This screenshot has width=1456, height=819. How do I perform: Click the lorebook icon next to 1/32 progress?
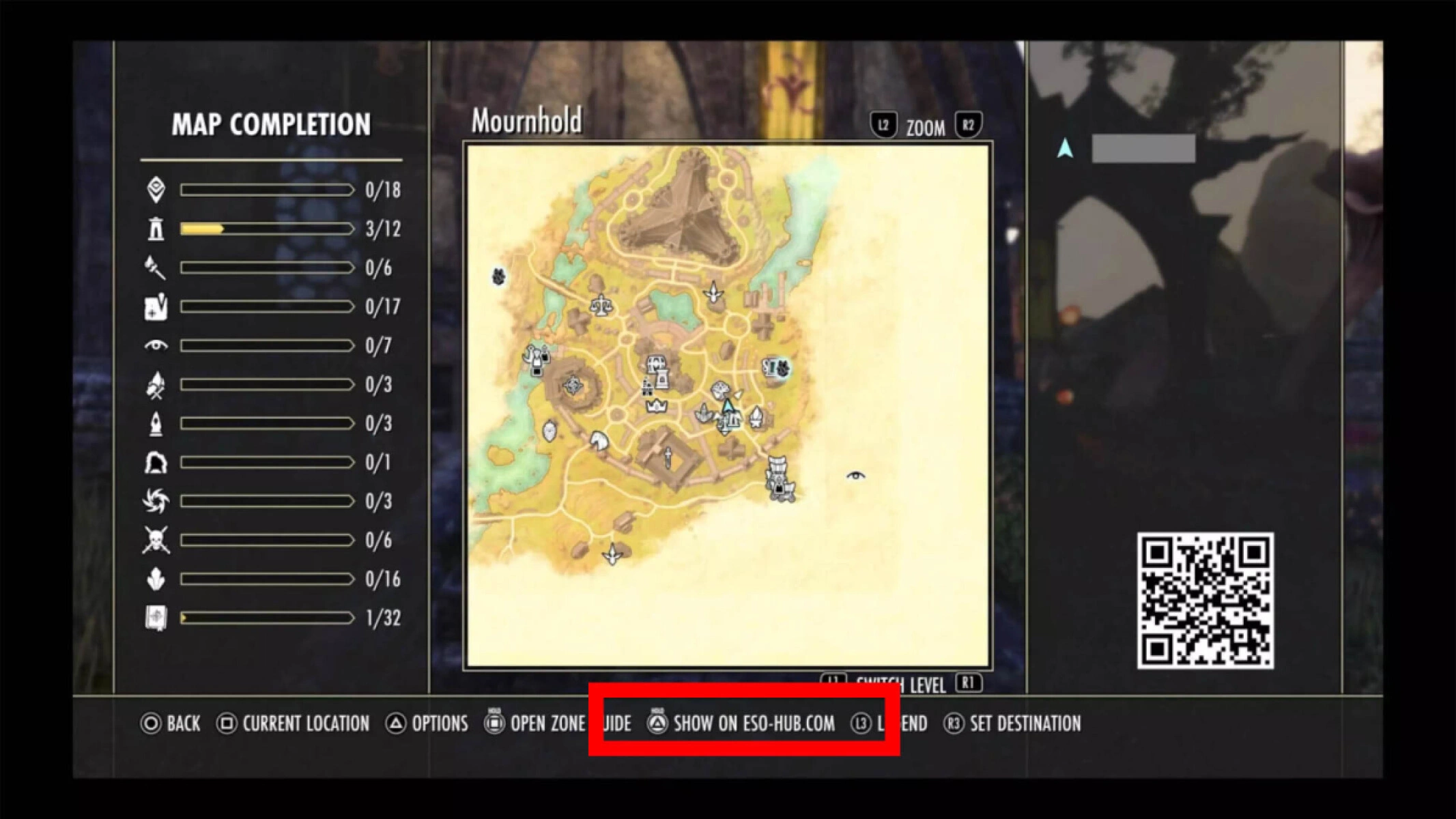pyautogui.click(x=157, y=618)
